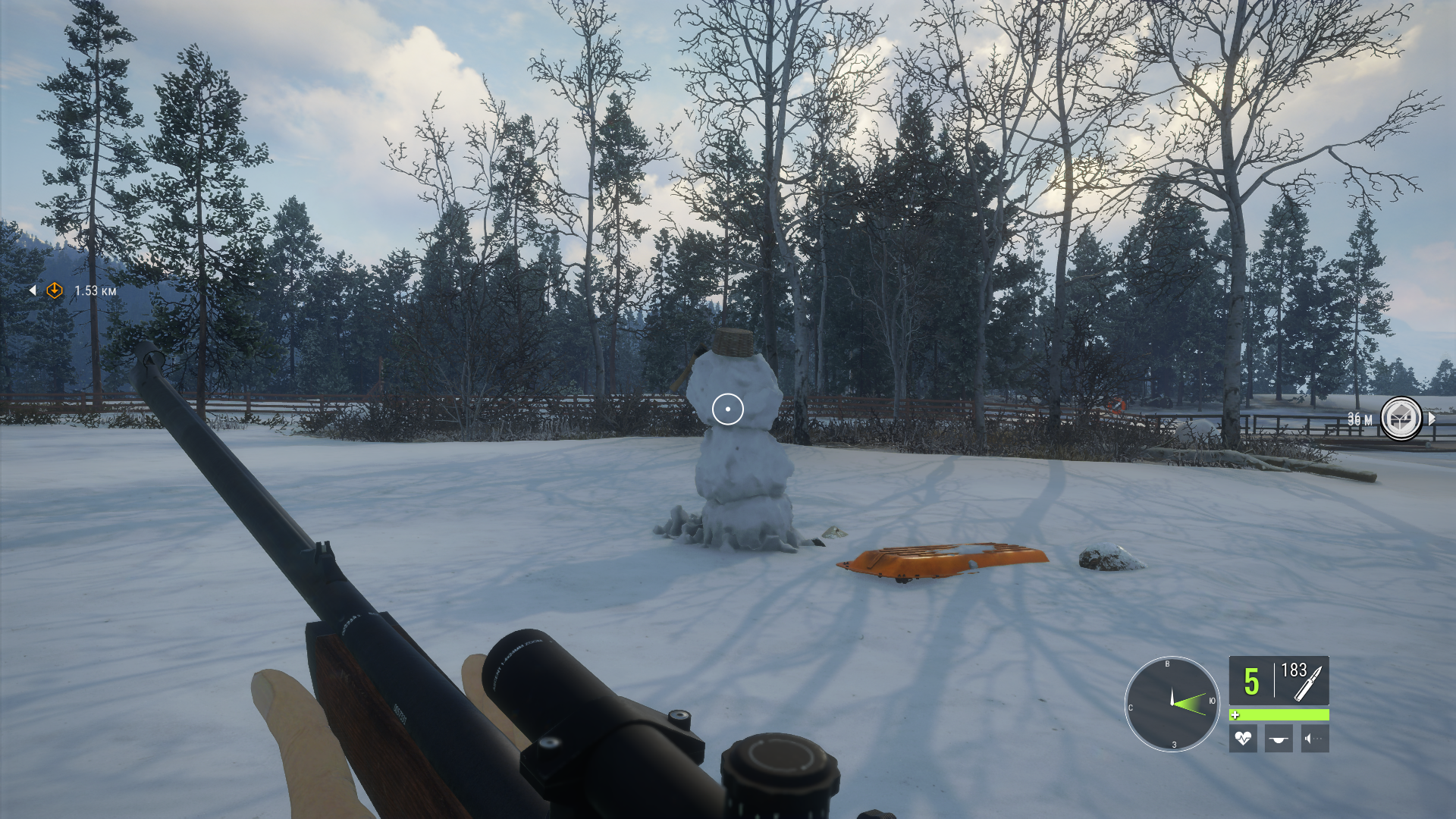The height and width of the screenshot is (819, 1456).
Task: Open the circular wind compass dial
Action: (x=1172, y=703)
